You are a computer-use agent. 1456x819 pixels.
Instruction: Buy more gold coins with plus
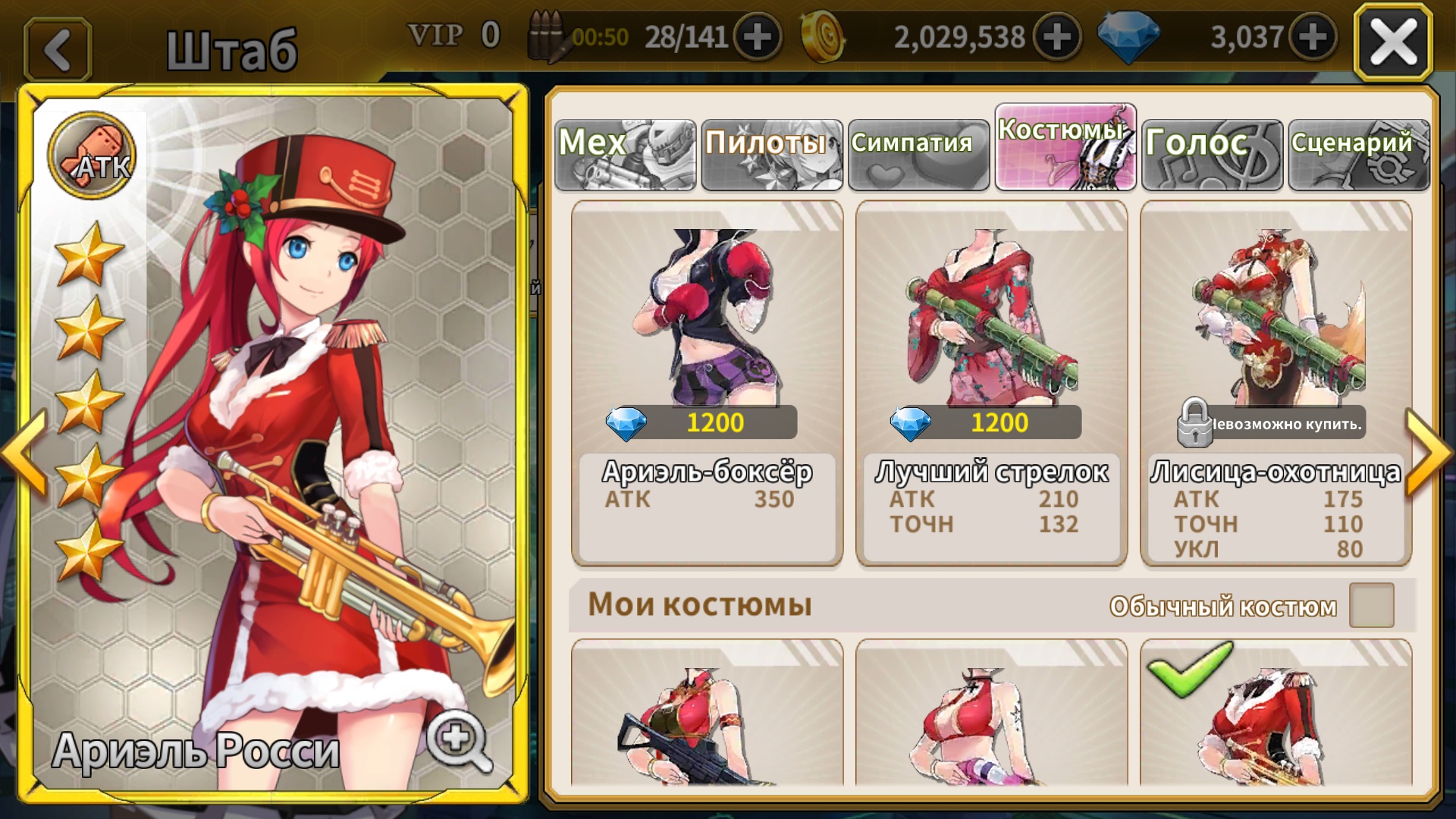1057,36
